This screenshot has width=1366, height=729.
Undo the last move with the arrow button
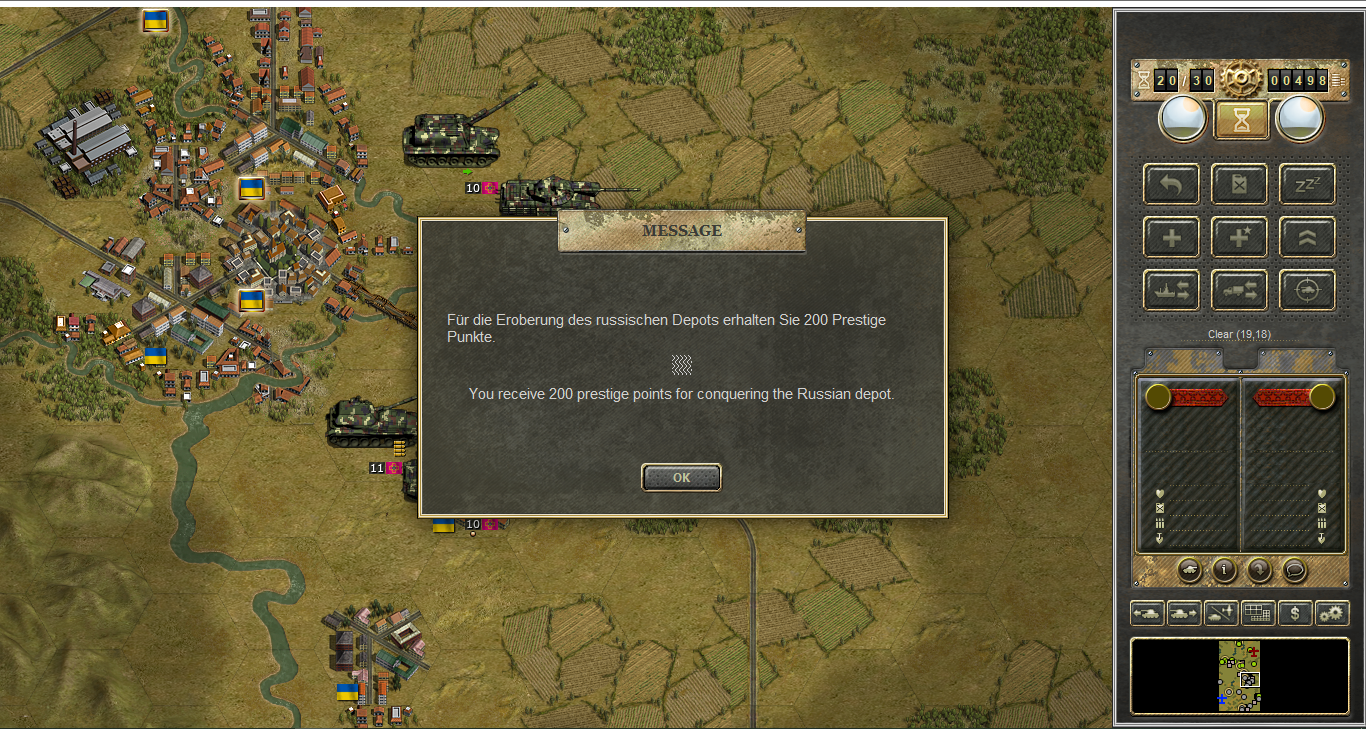(1171, 185)
